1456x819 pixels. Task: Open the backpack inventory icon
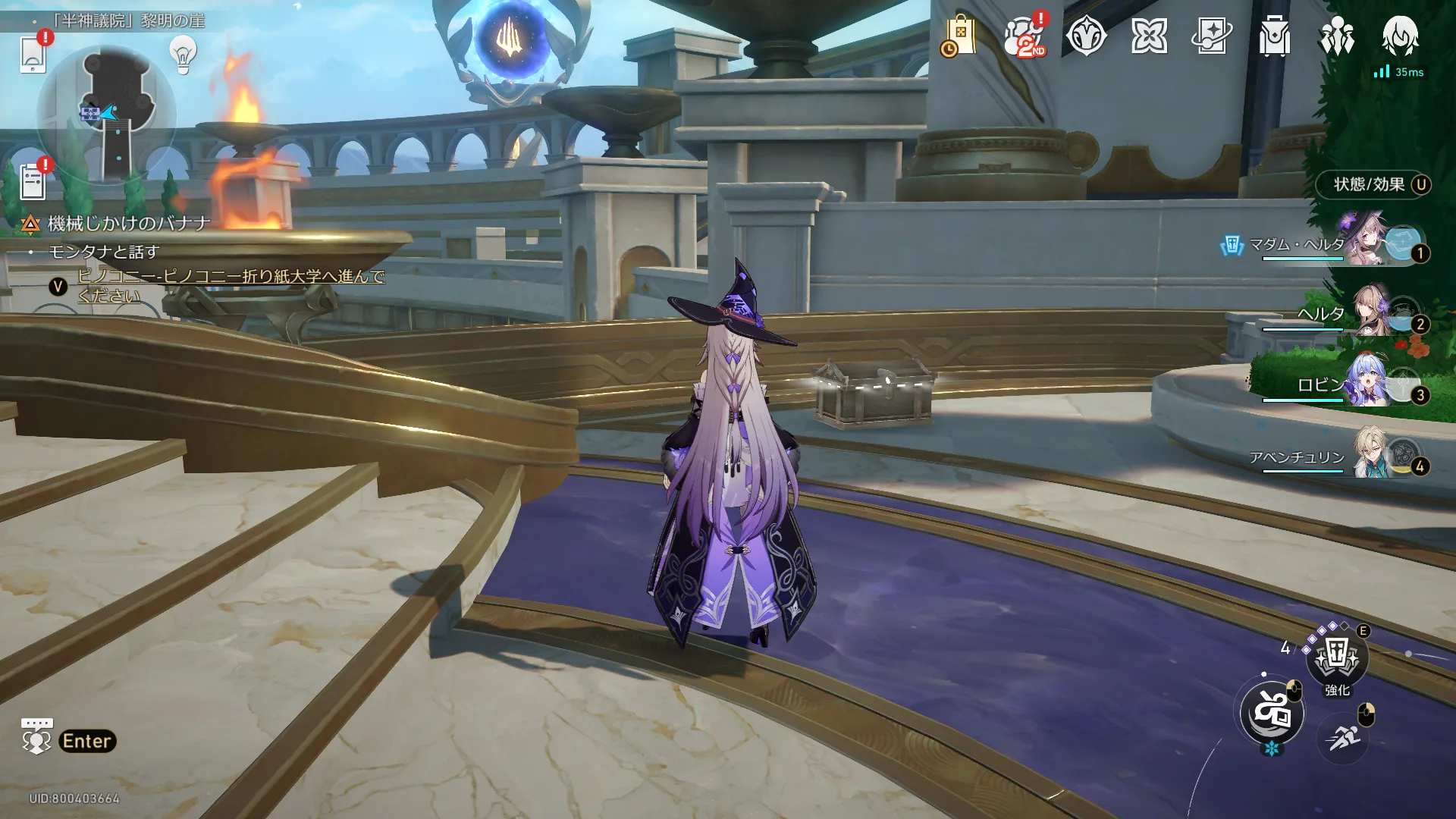click(x=1274, y=36)
